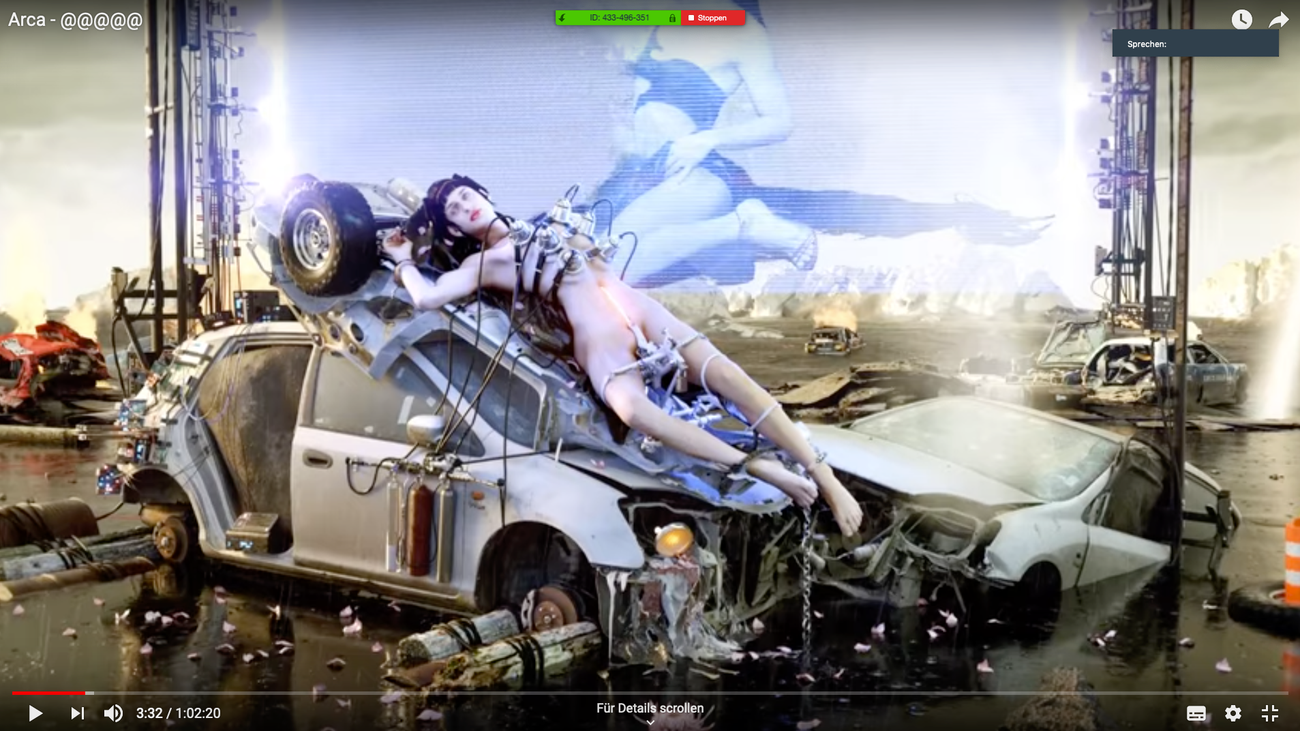This screenshot has height=731, width=1300.
Task: Open the video title 'Arca - @@@@@'
Action: coord(75,20)
